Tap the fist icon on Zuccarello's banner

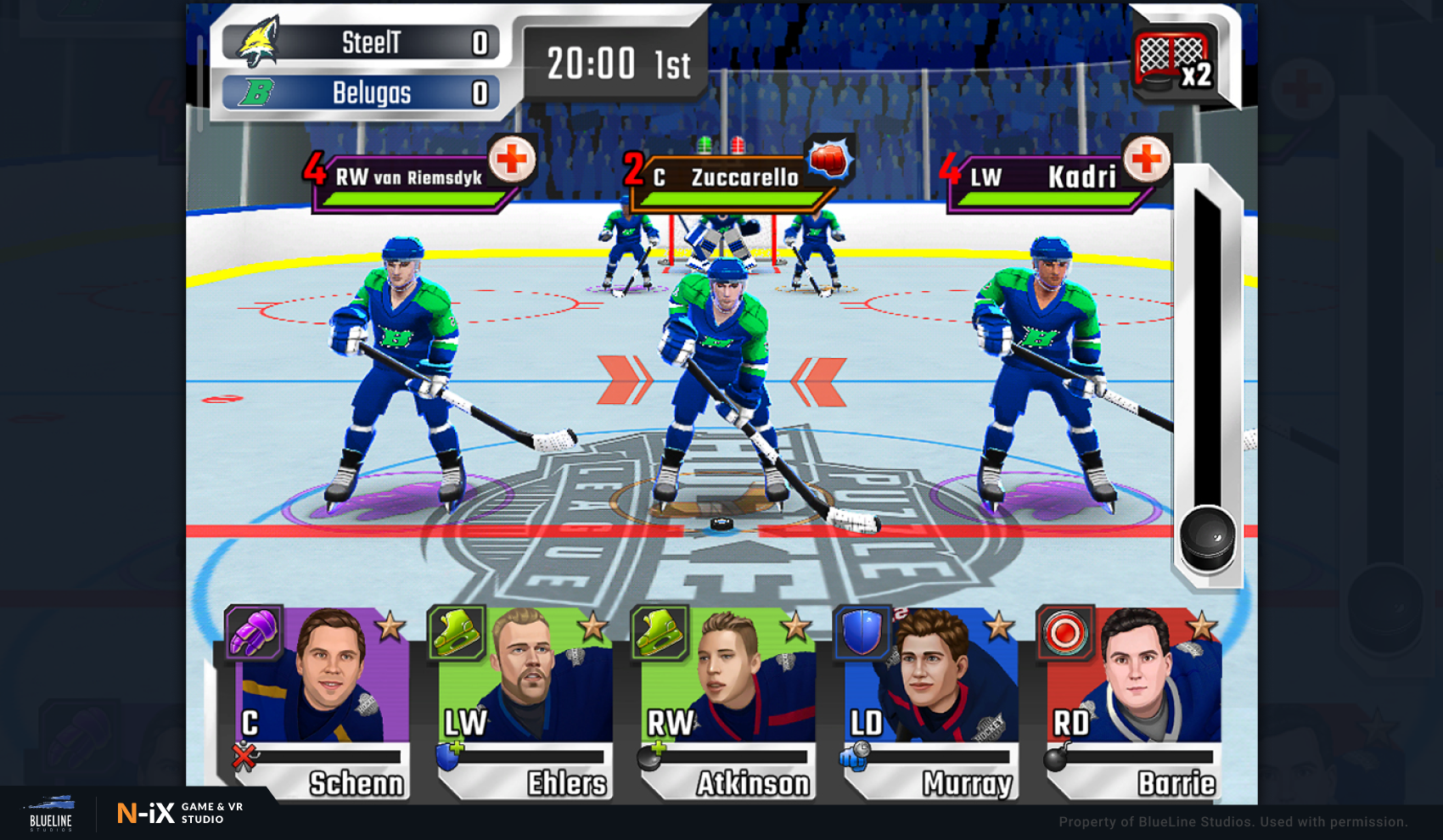coord(828,159)
